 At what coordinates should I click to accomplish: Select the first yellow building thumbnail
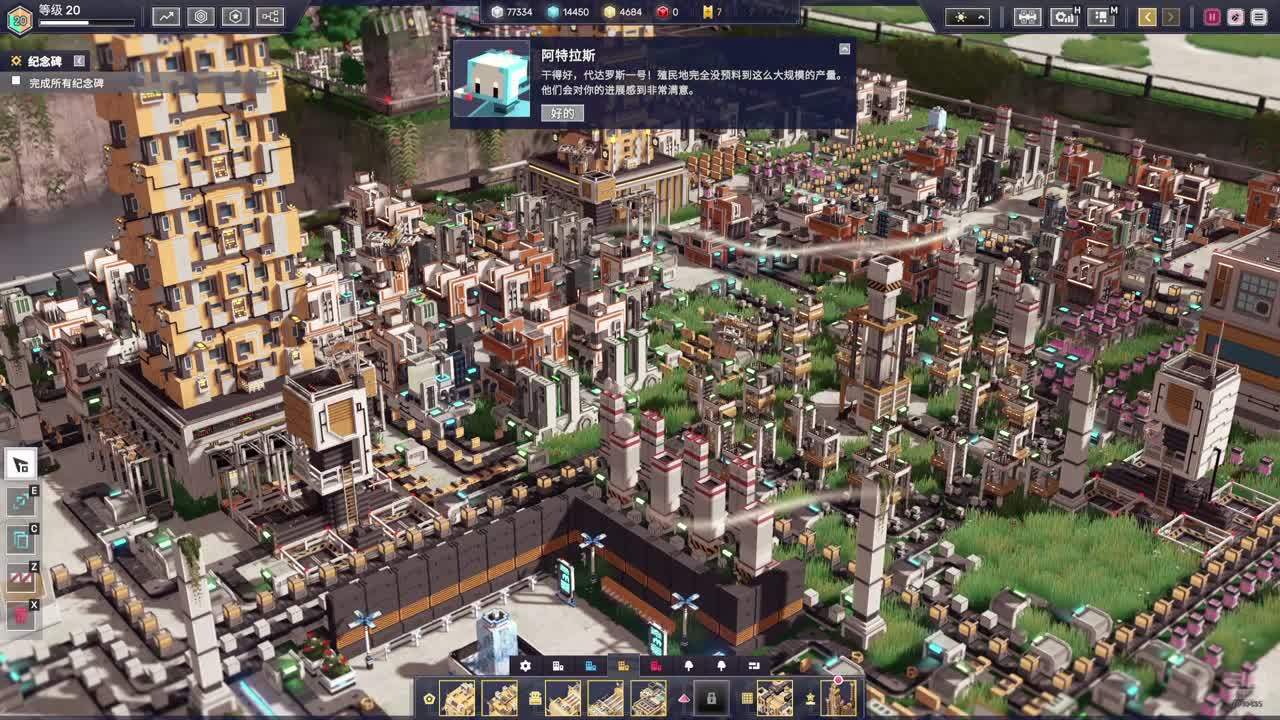pyautogui.click(x=458, y=698)
